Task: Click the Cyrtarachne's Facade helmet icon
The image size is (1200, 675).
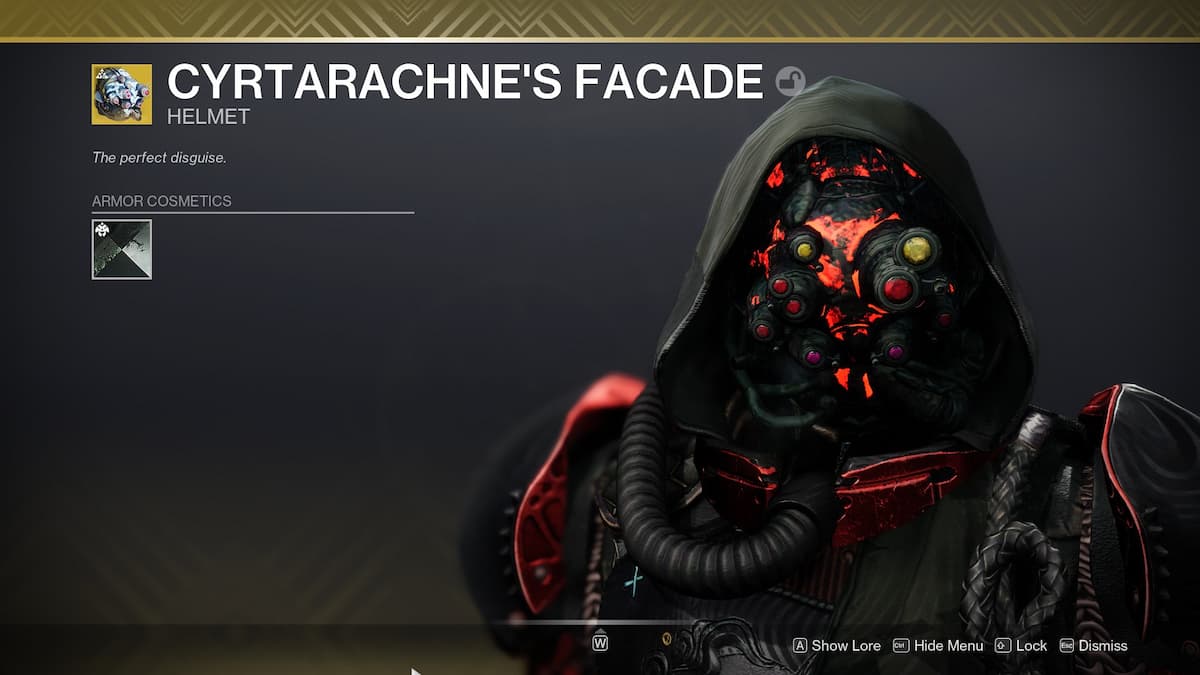Action: [x=121, y=94]
